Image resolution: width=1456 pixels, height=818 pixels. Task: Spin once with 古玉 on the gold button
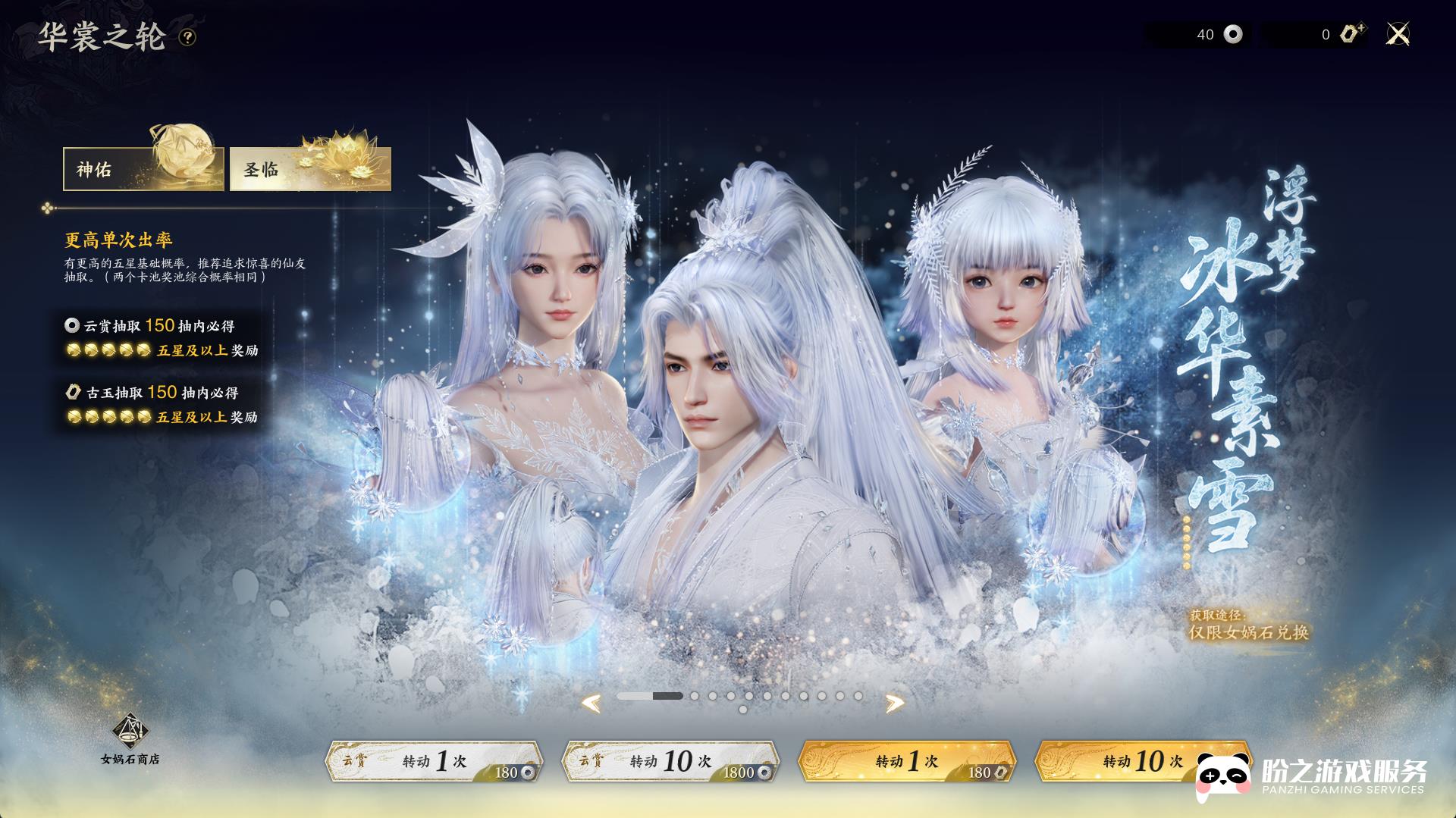tap(907, 761)
